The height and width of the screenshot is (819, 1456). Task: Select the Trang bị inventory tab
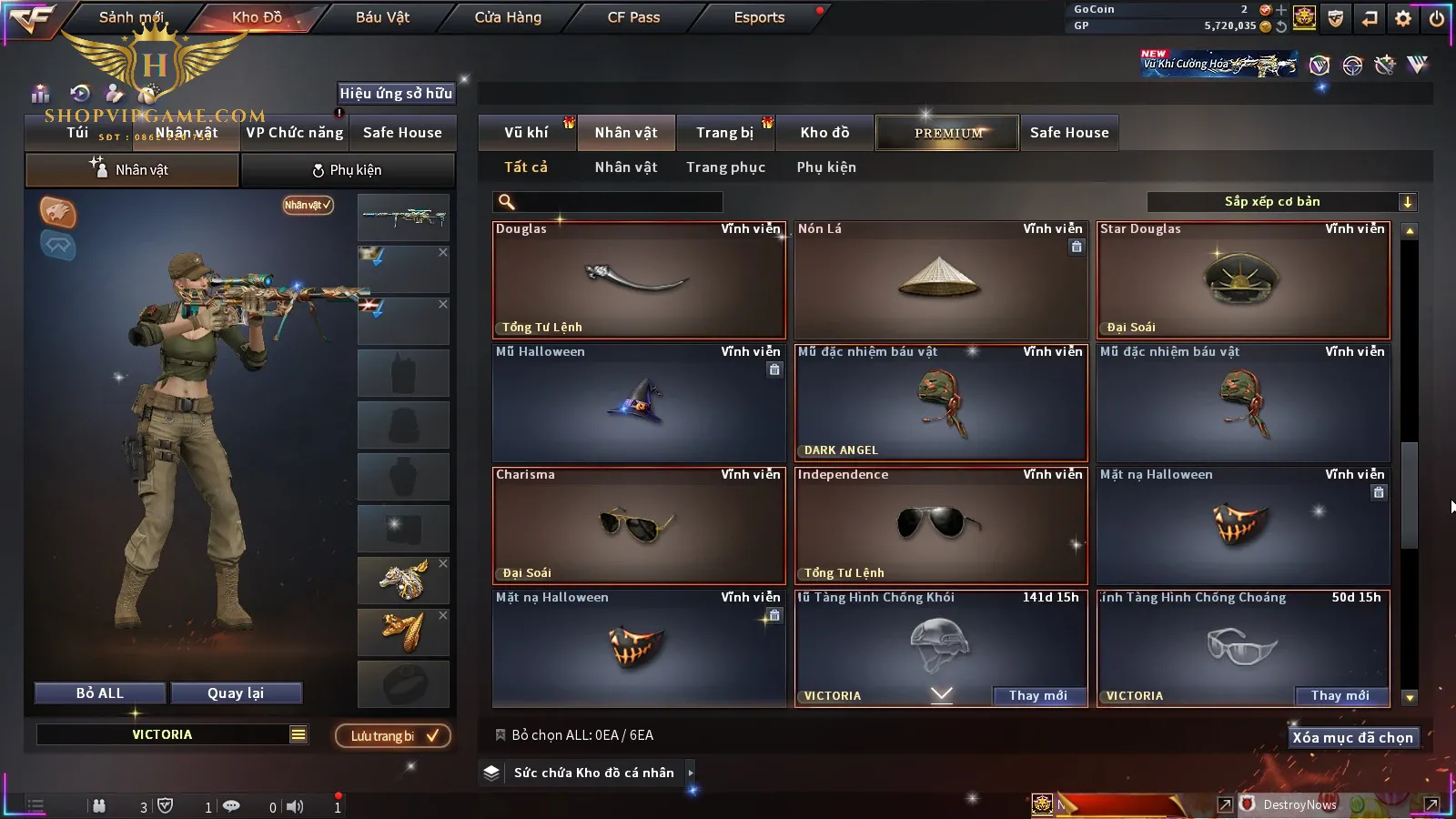point(724,133)
